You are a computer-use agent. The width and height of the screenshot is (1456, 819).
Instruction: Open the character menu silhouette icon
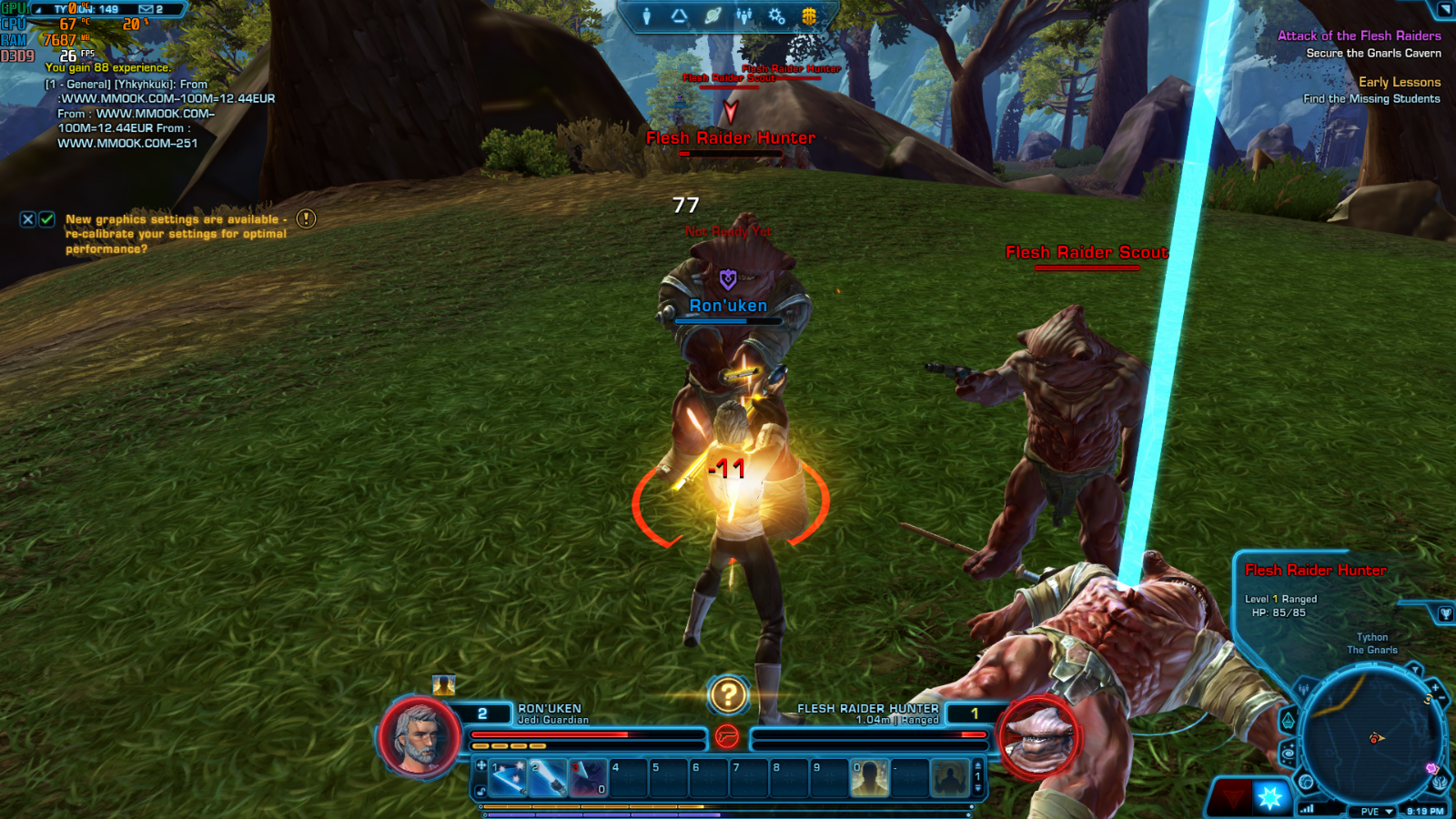pyautogui.click(x=647, y=16)
